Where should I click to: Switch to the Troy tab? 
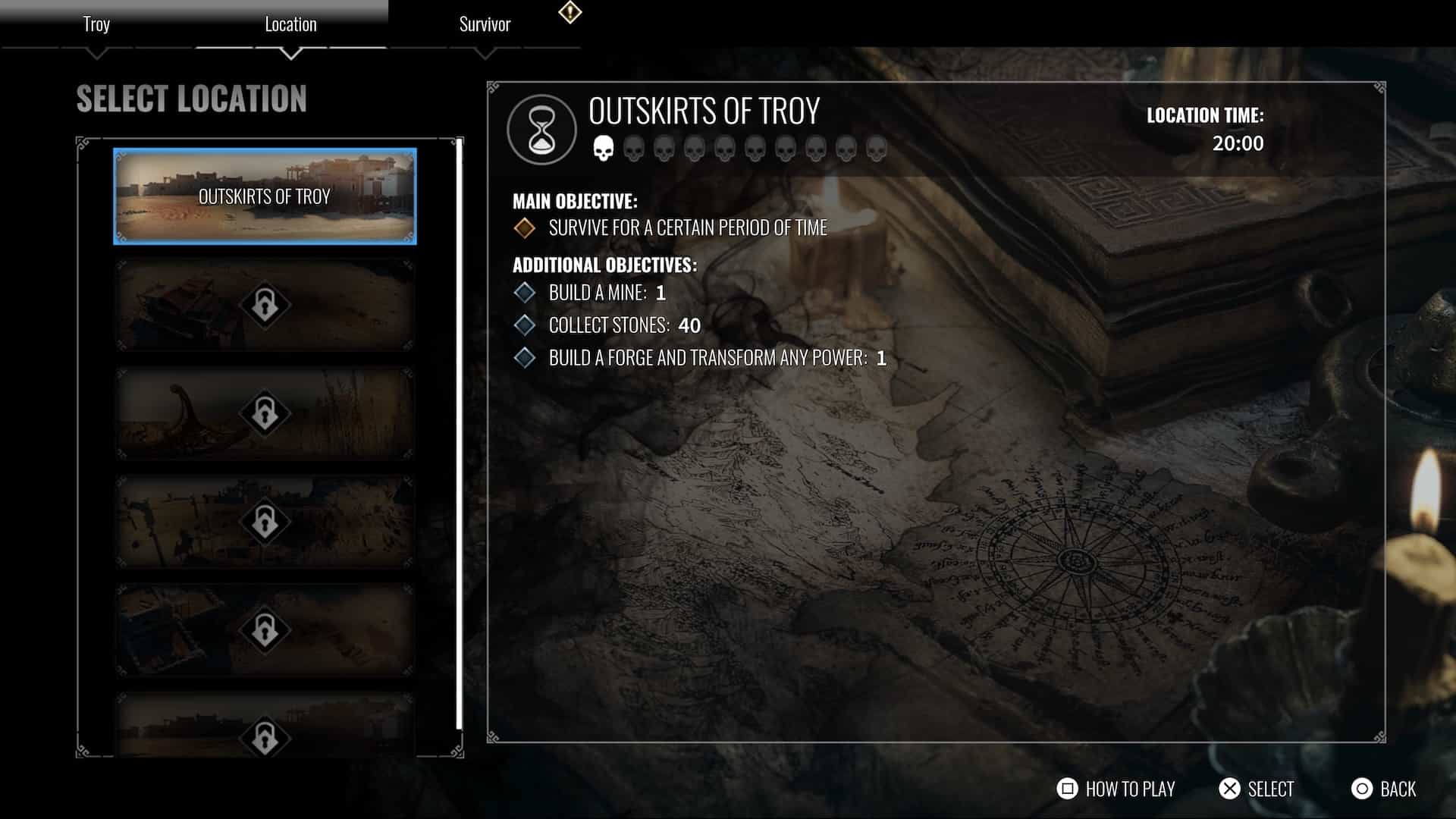(x=96, y=24)
